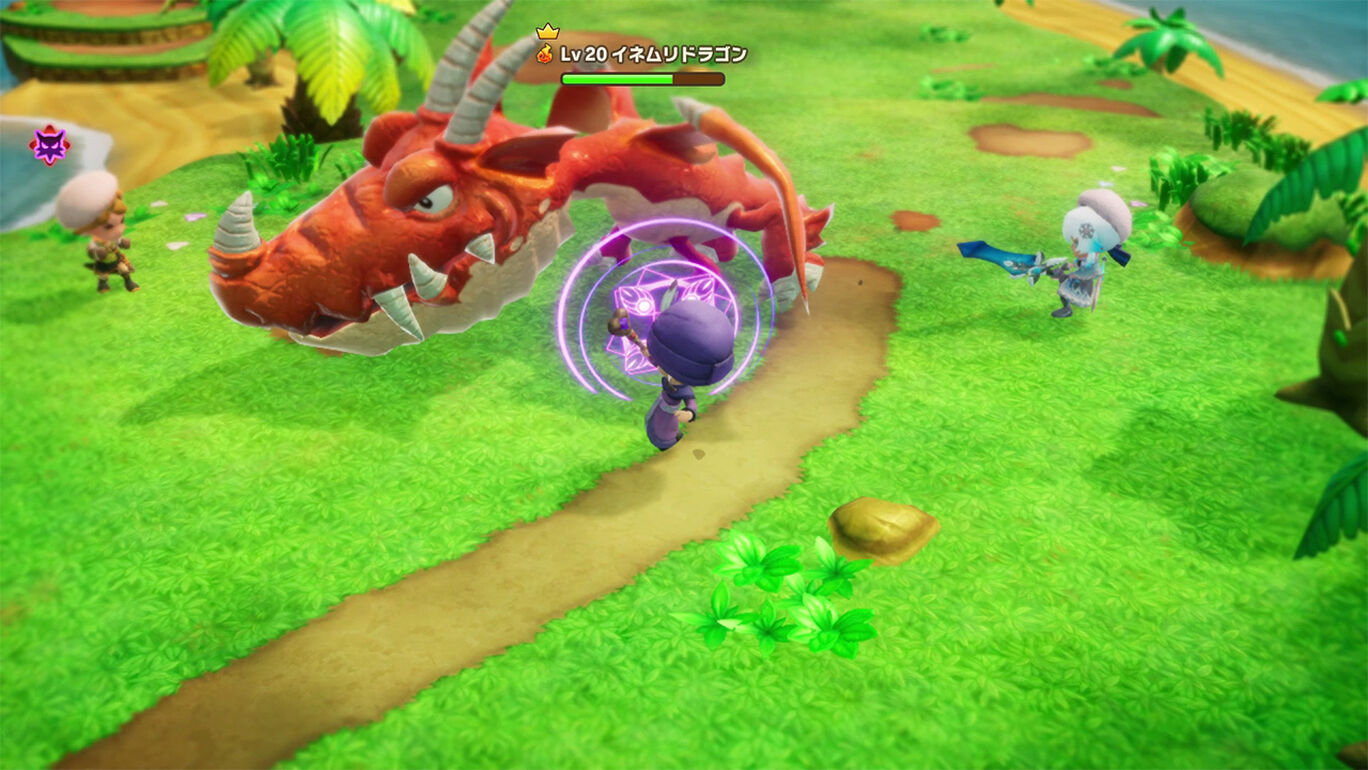Click the fire element icon beside Lv 20

(545, 54)
